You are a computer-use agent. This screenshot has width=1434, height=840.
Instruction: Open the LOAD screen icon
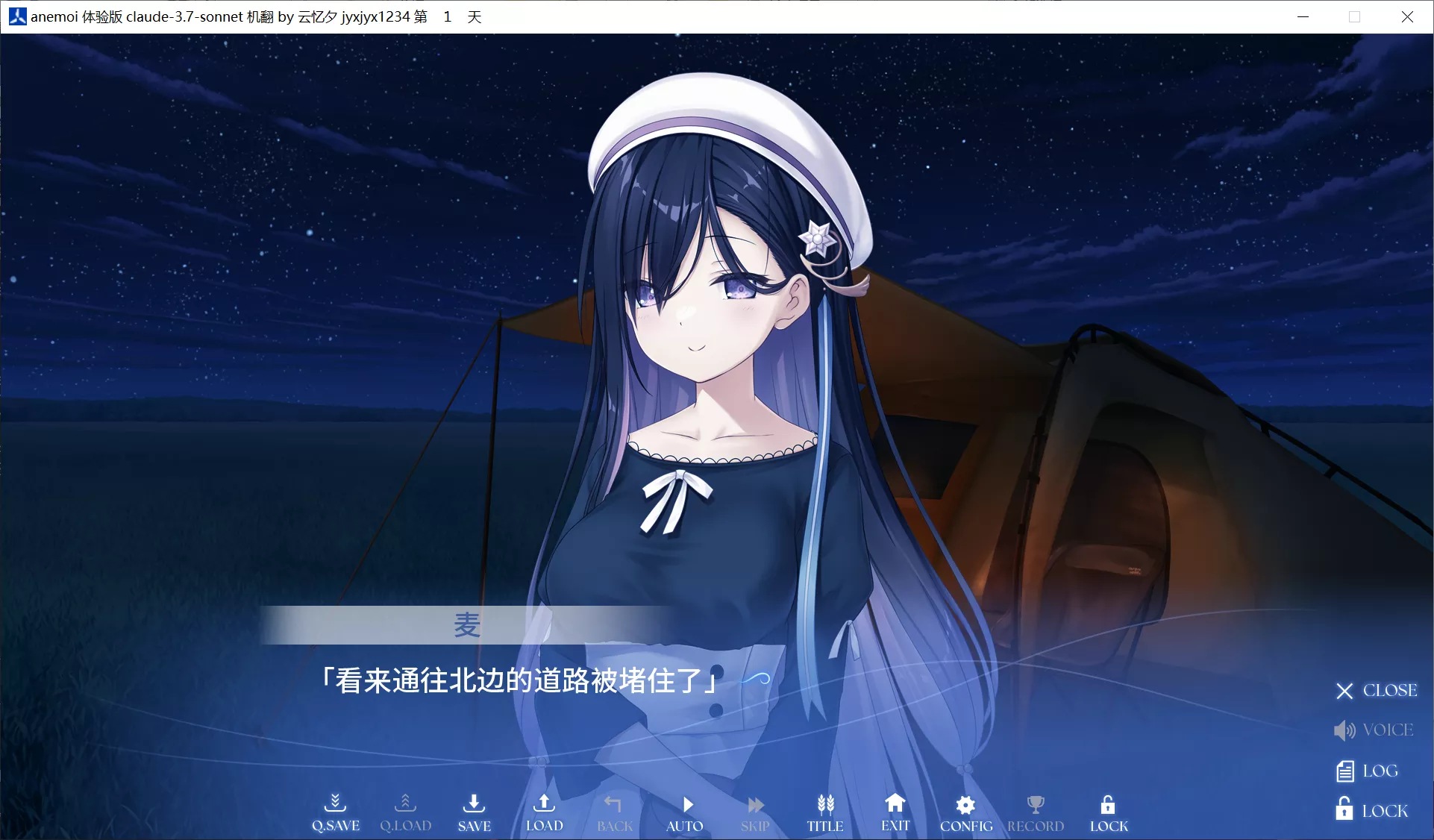coord(544,808)
